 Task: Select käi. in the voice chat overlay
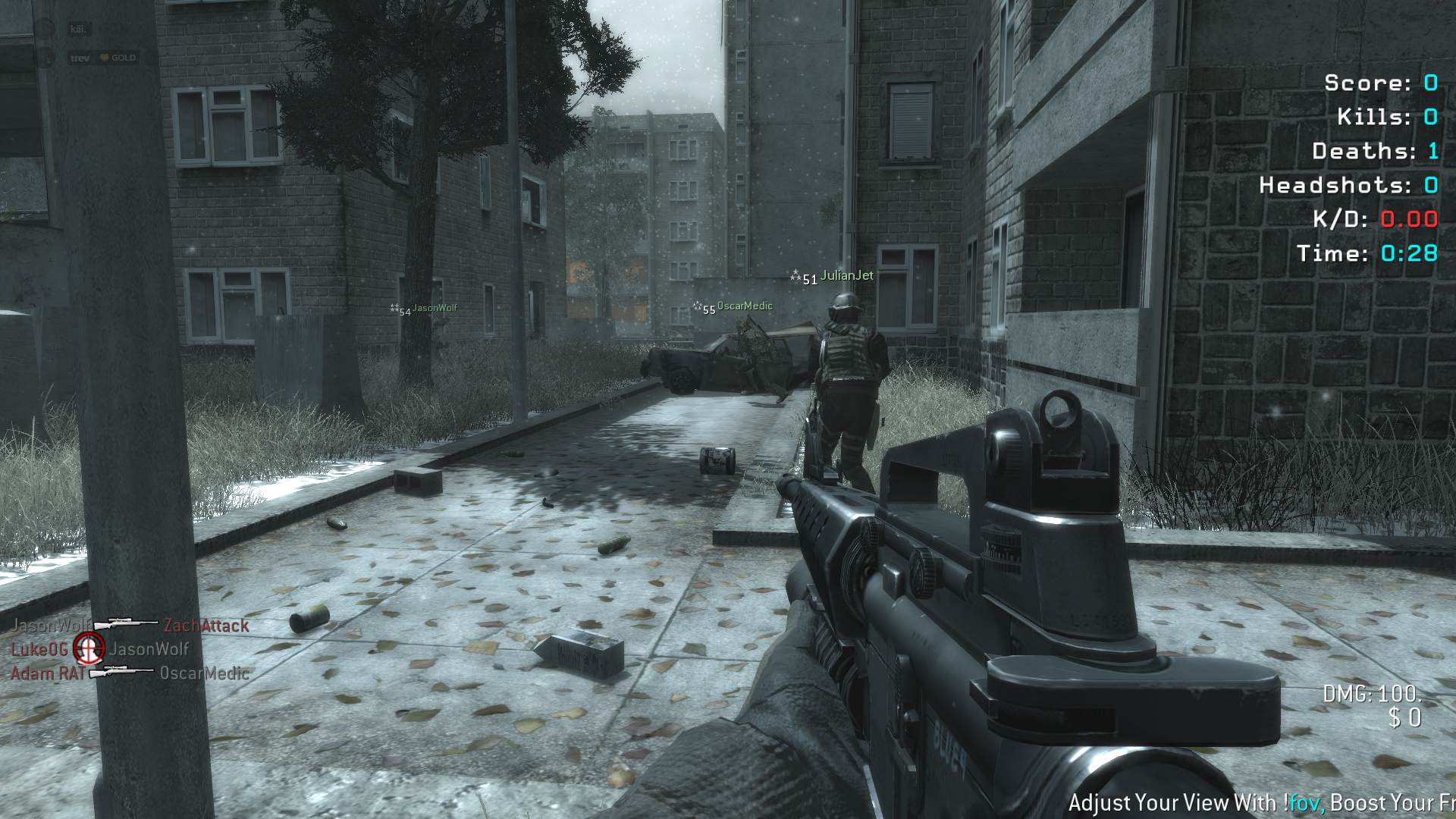(x=77, y=29)
